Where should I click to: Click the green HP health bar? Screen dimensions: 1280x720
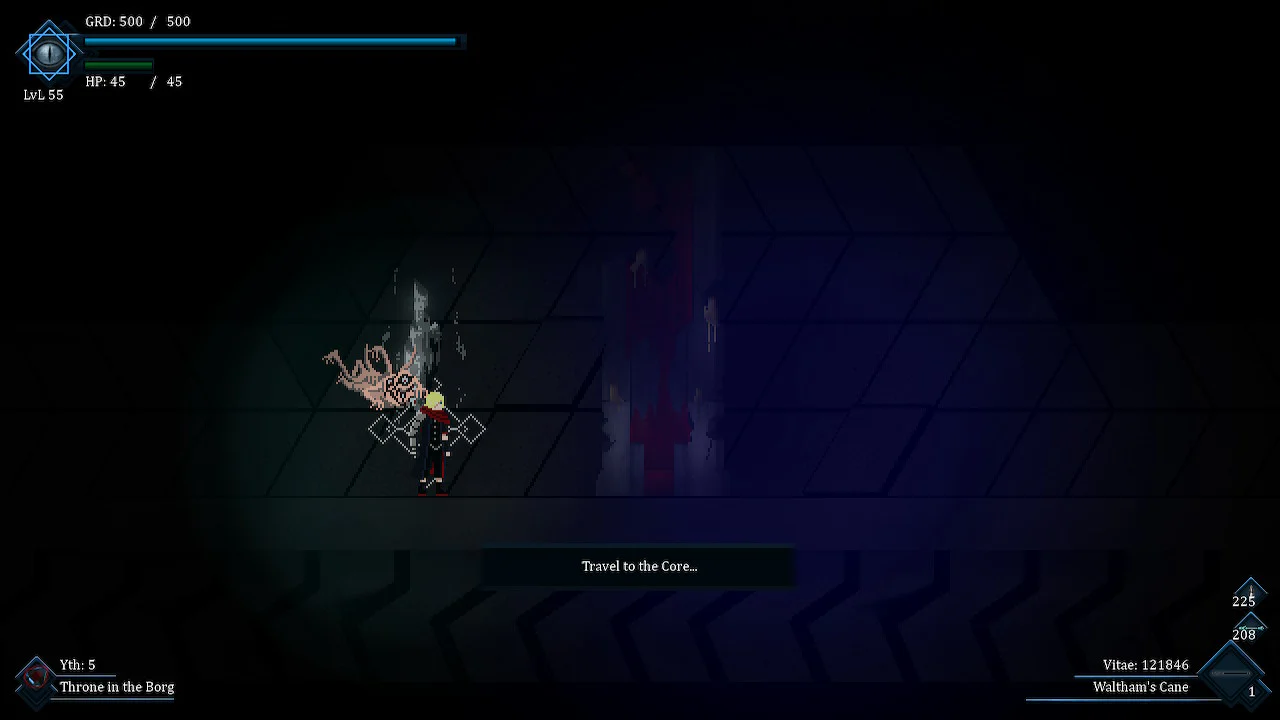coord(118,63)
